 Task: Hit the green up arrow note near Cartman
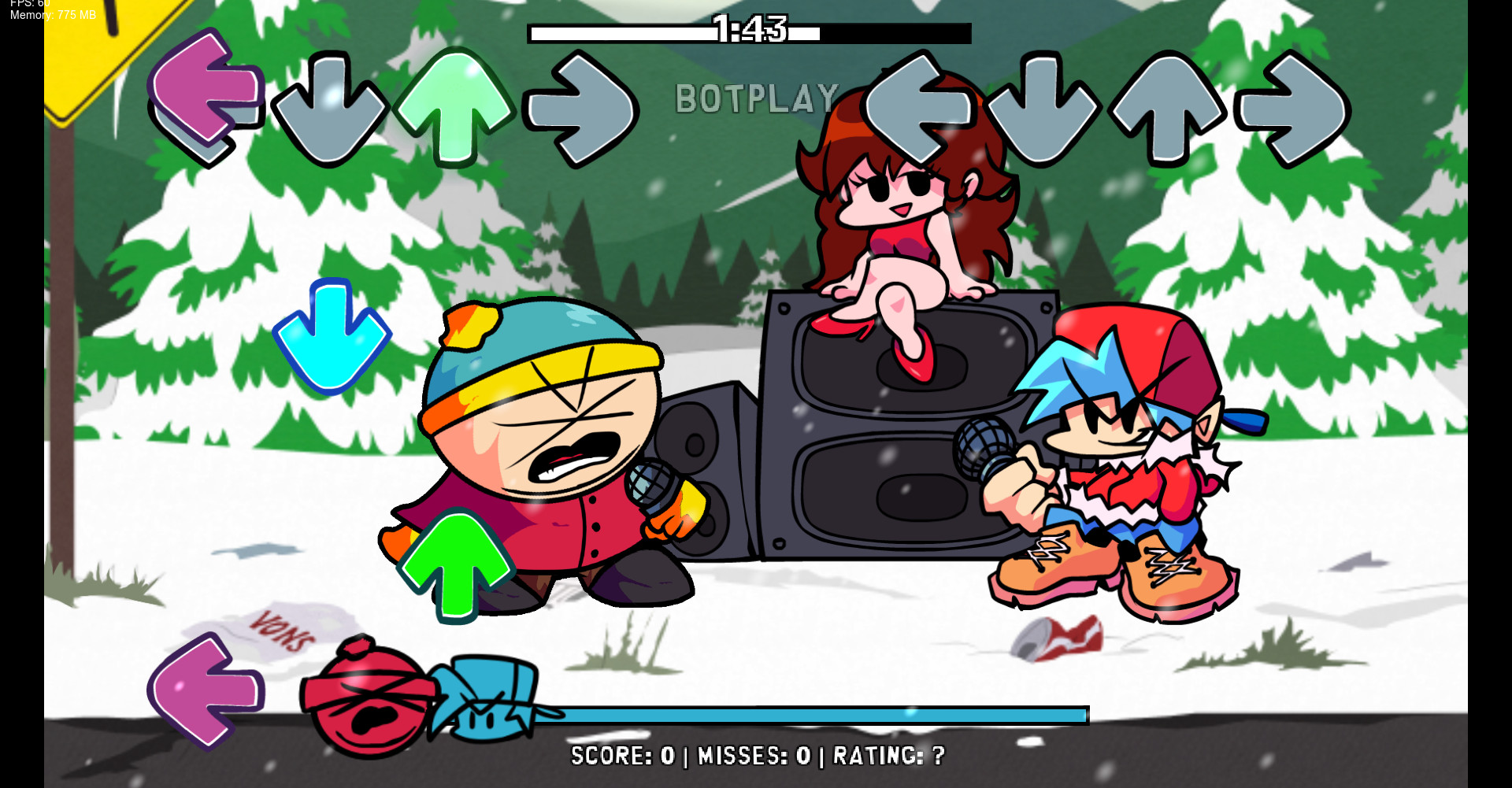click(457, 563)
